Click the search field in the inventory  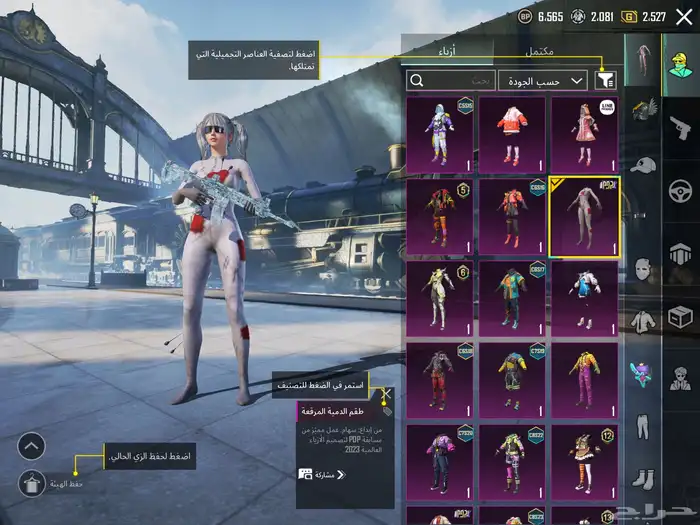point(450,80)
